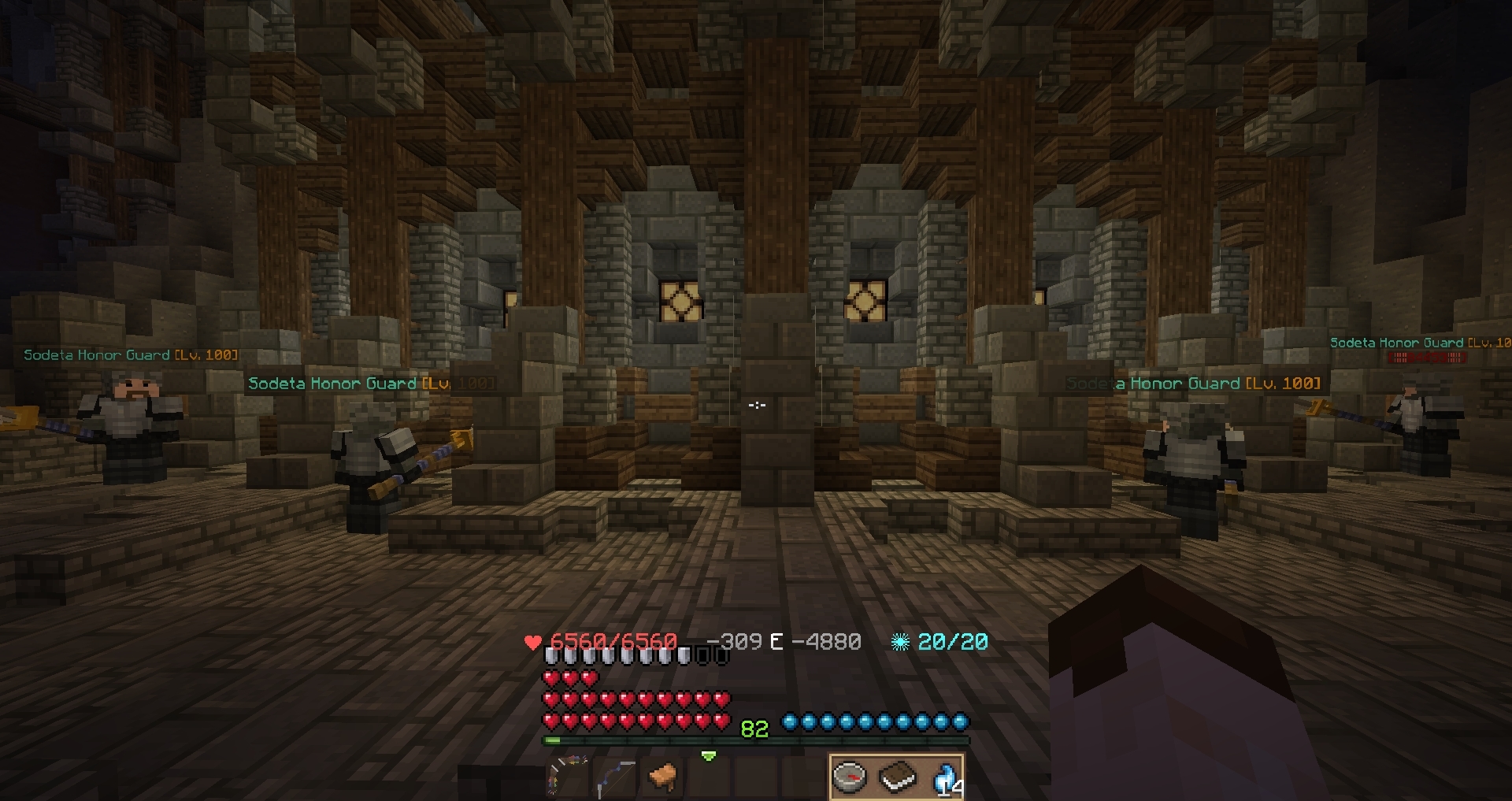This screenshot has height=801, width=1512.
Task: Select the leather saddle hotbar slot
Action: (x=663, y=776)
